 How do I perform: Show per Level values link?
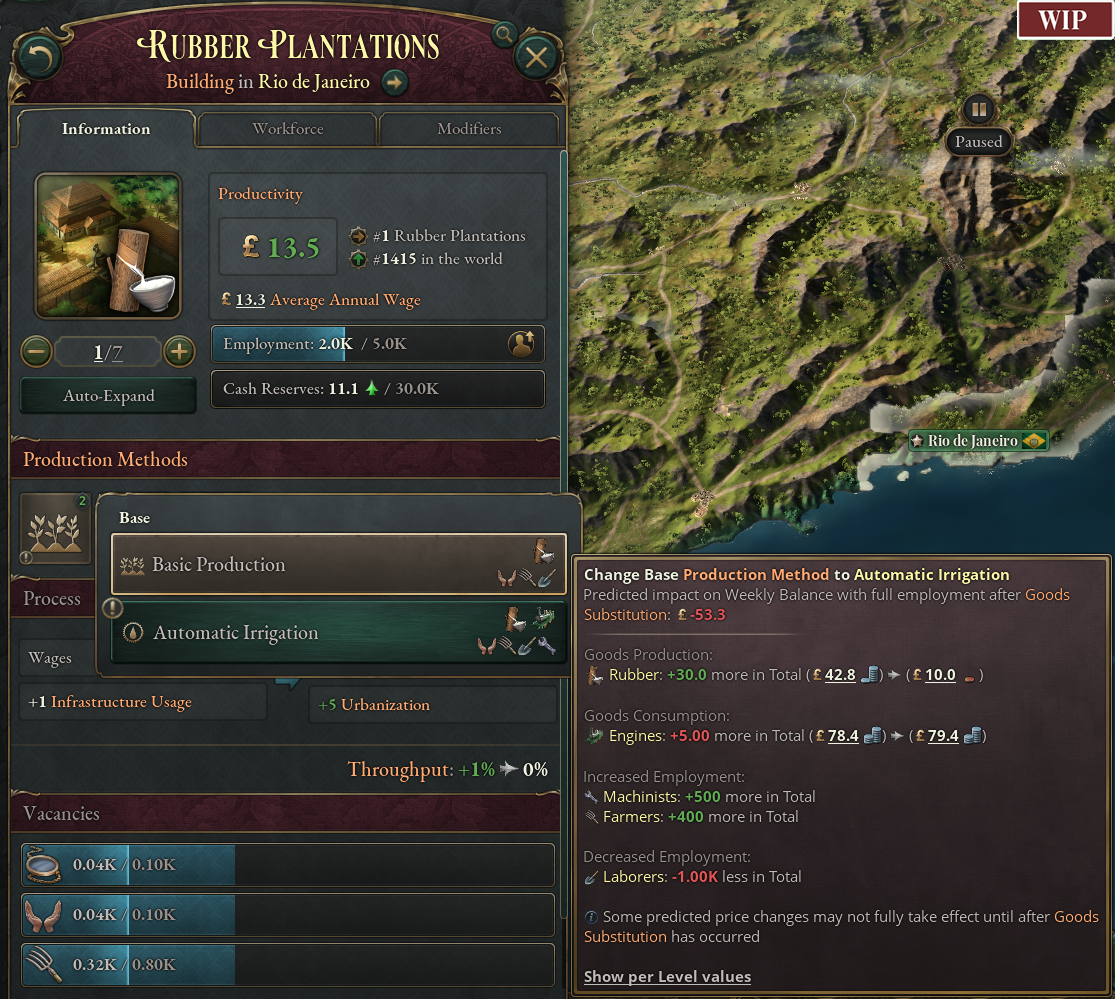[x=667, y=977]
